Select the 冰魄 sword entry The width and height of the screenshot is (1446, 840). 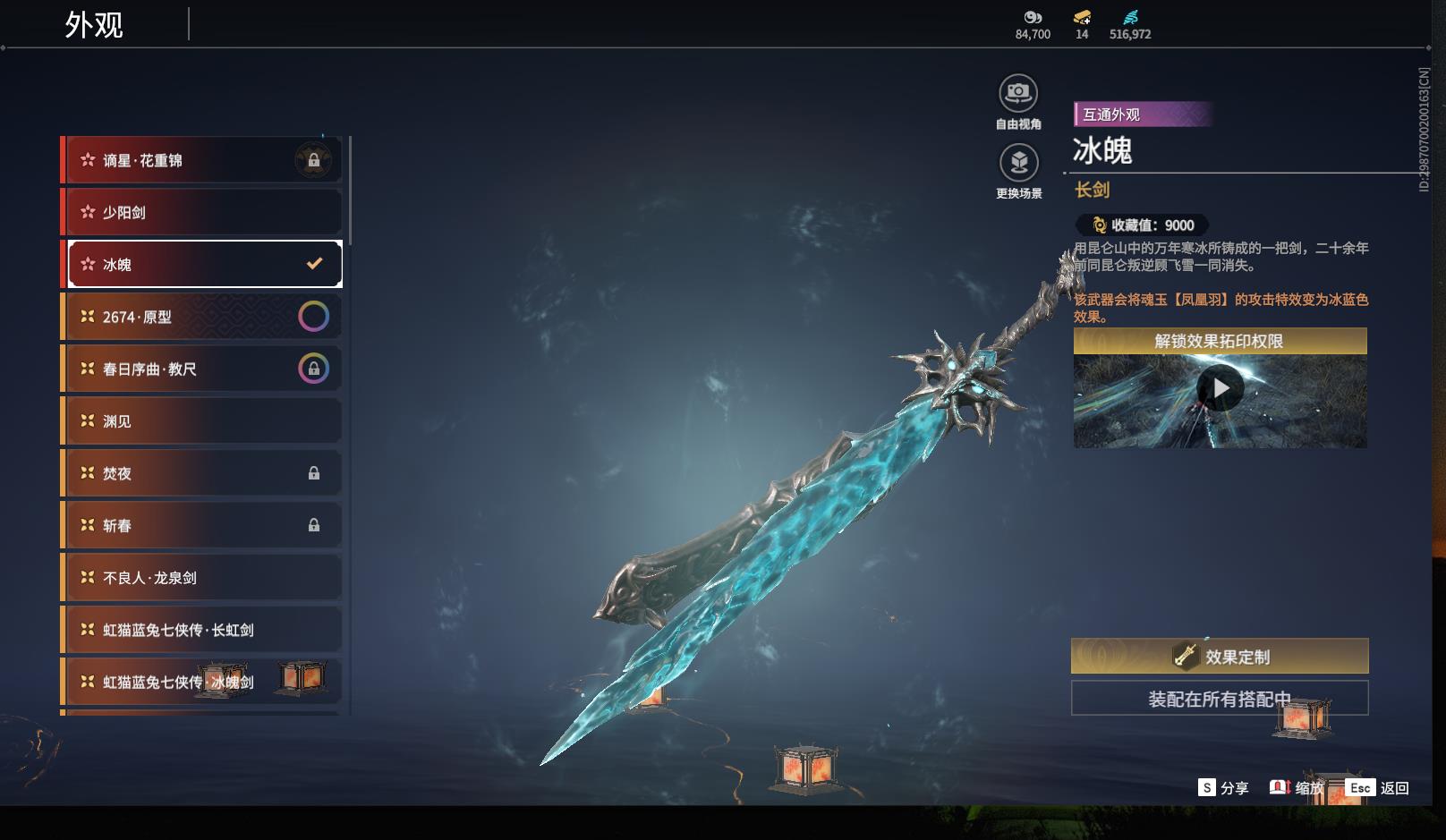pyautogui.click(x=204, y=264)
